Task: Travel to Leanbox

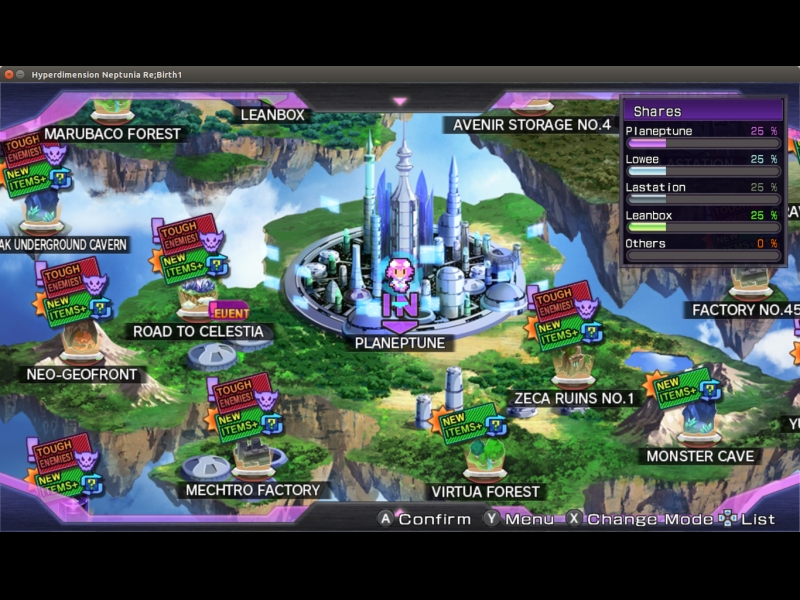Action: tap(272, 115)
